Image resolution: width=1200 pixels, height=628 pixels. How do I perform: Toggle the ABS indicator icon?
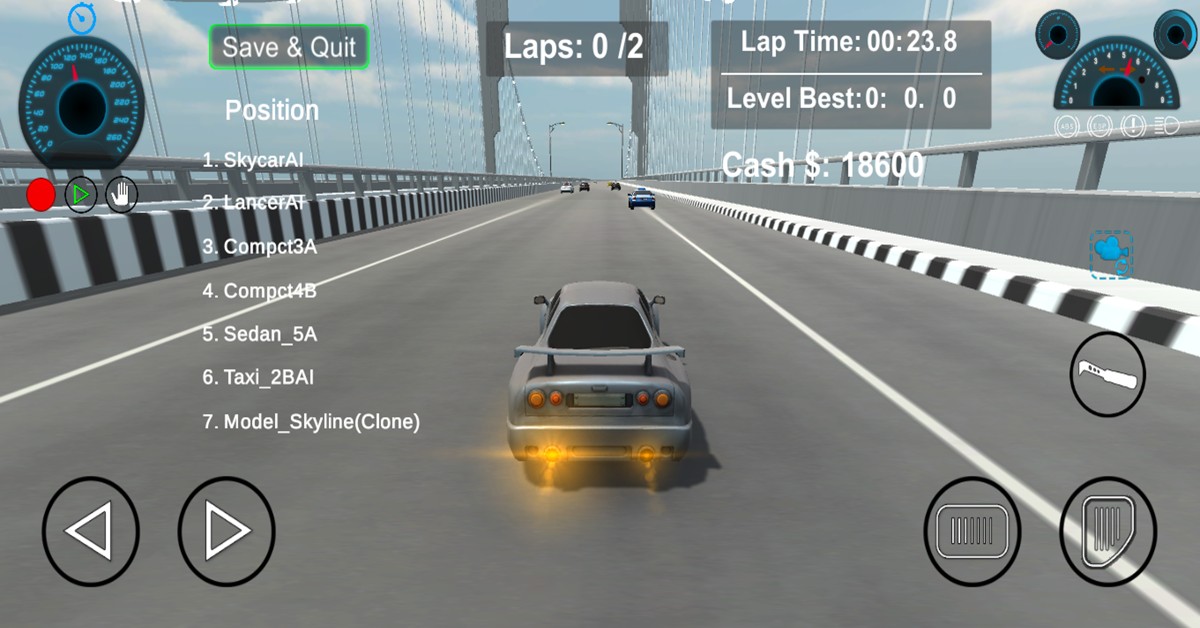(1068, 127)
